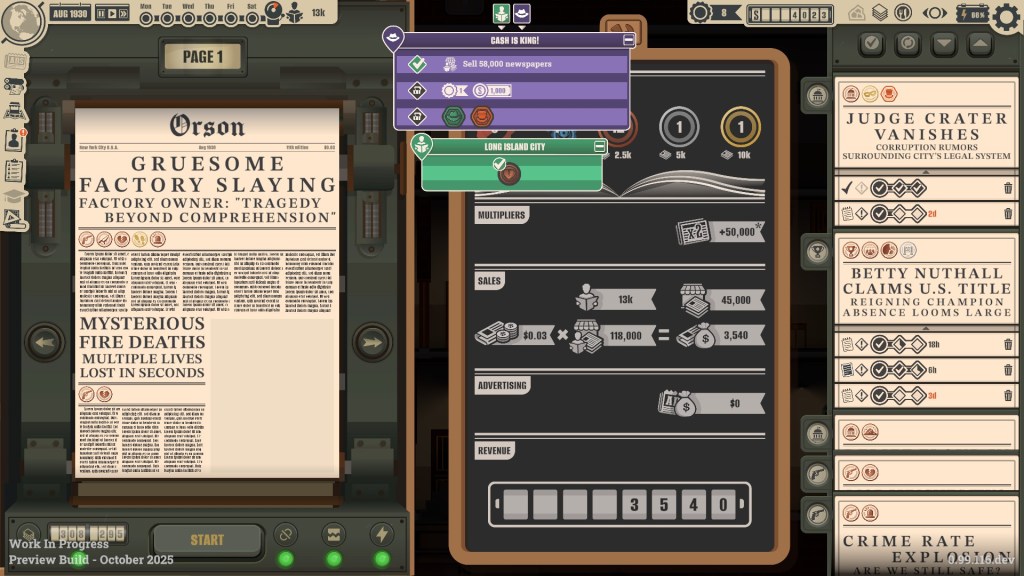Toggle the lightning bolt press option
1024x576 pixels.
click(381, 533)
